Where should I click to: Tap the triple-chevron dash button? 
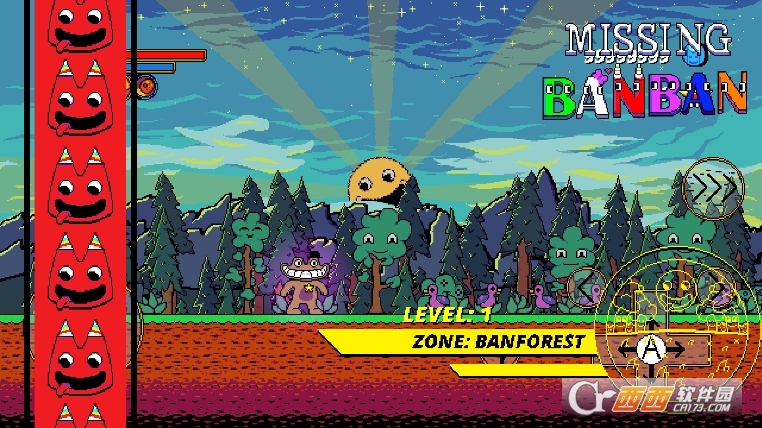click(714, 187)
